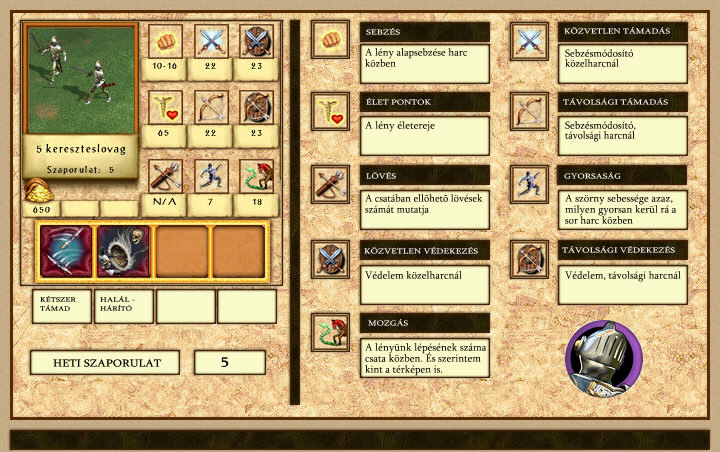Click the horse movement icon above 18
The height and width of the screenshot is (452, 720).
click(x=256, y=176)
